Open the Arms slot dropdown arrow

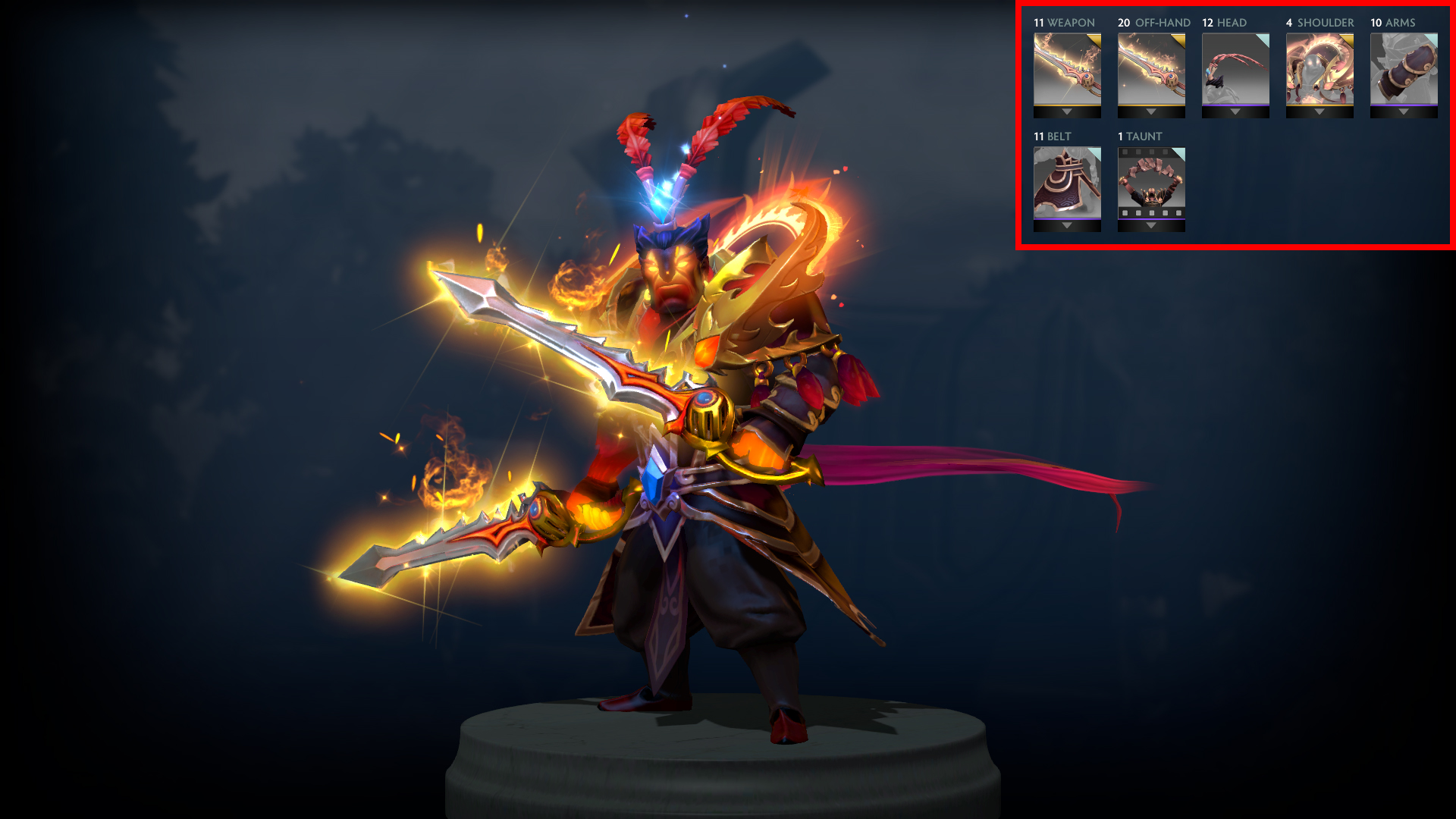pyautogui.click(x=1402, y=111)
